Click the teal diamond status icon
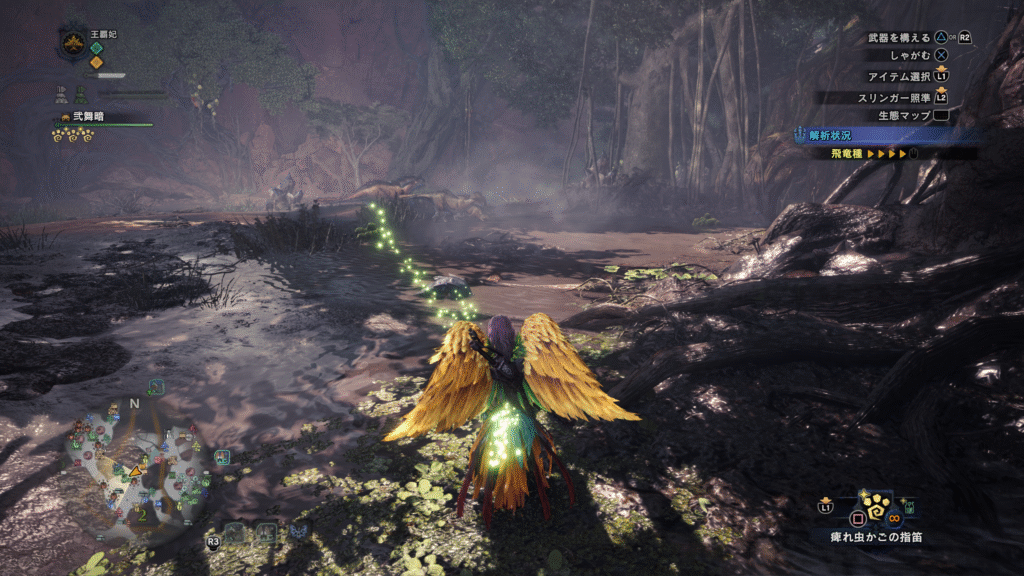The width and height of the screenshot is (1024, 576). tap(97, 47)
